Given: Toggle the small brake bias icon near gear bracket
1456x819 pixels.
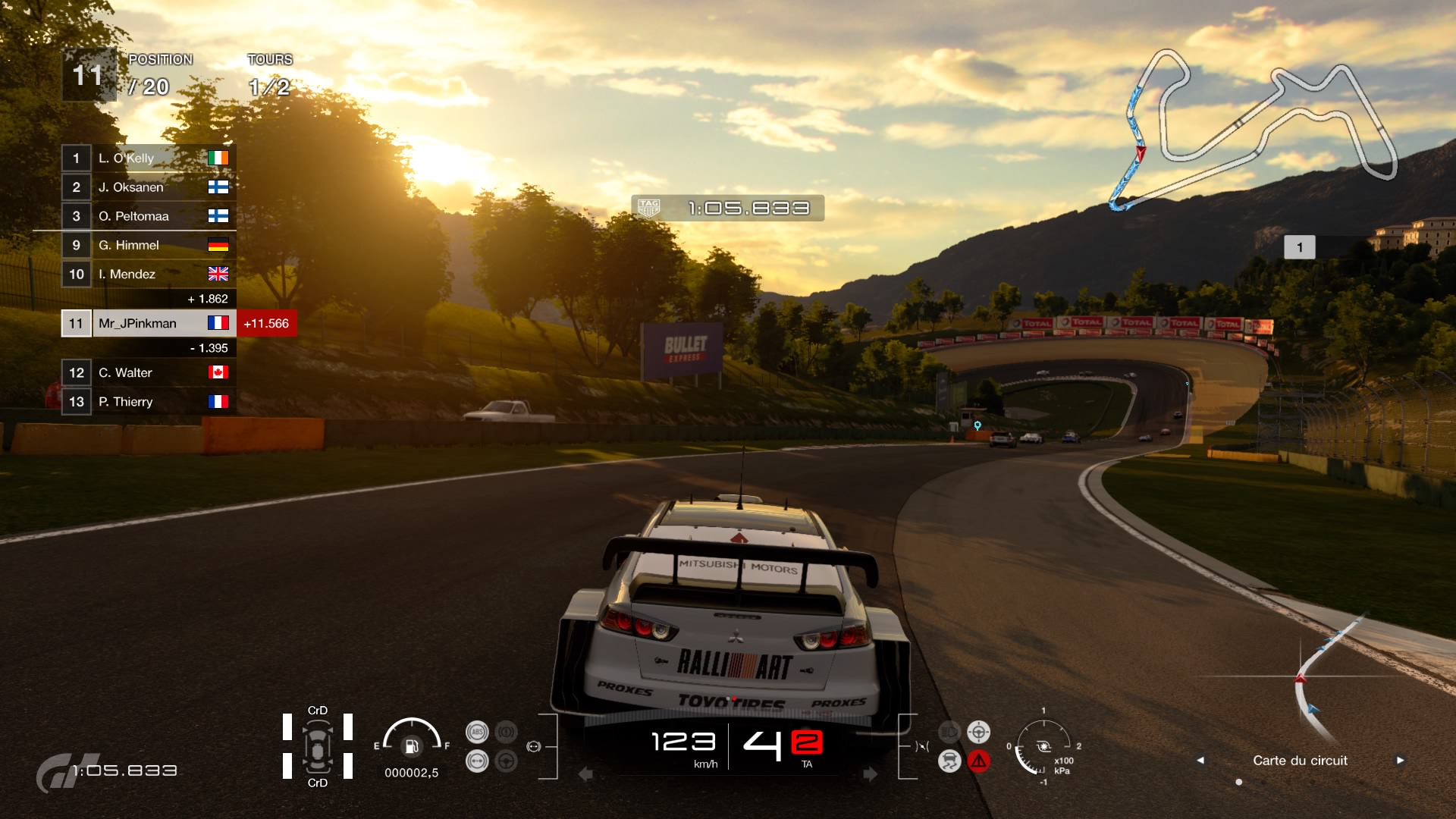Looking at the screenshot, I should tap(533, 747).
